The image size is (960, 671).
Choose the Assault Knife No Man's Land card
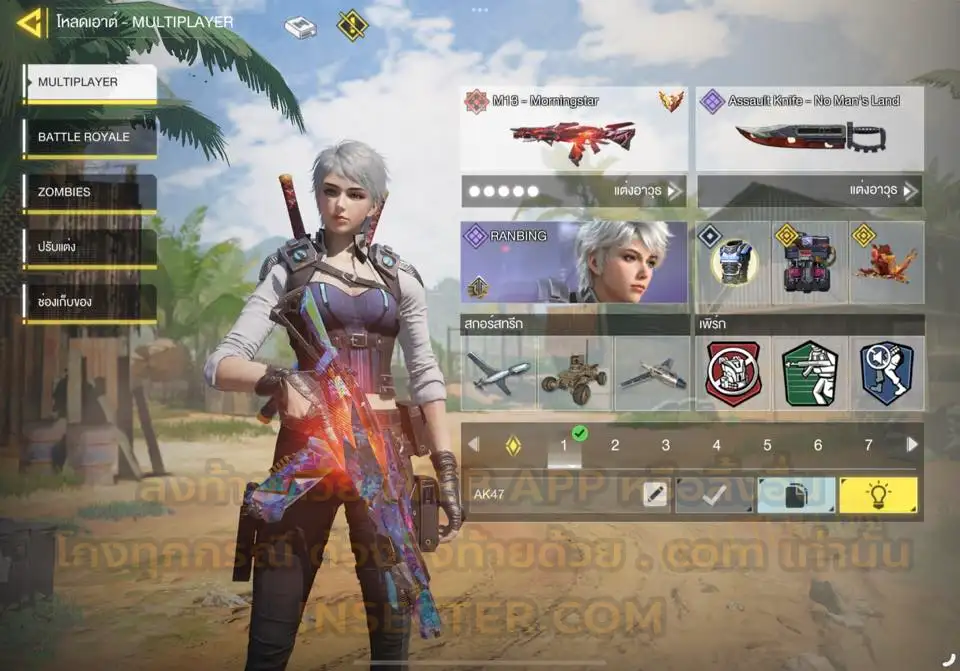(809, 130)
